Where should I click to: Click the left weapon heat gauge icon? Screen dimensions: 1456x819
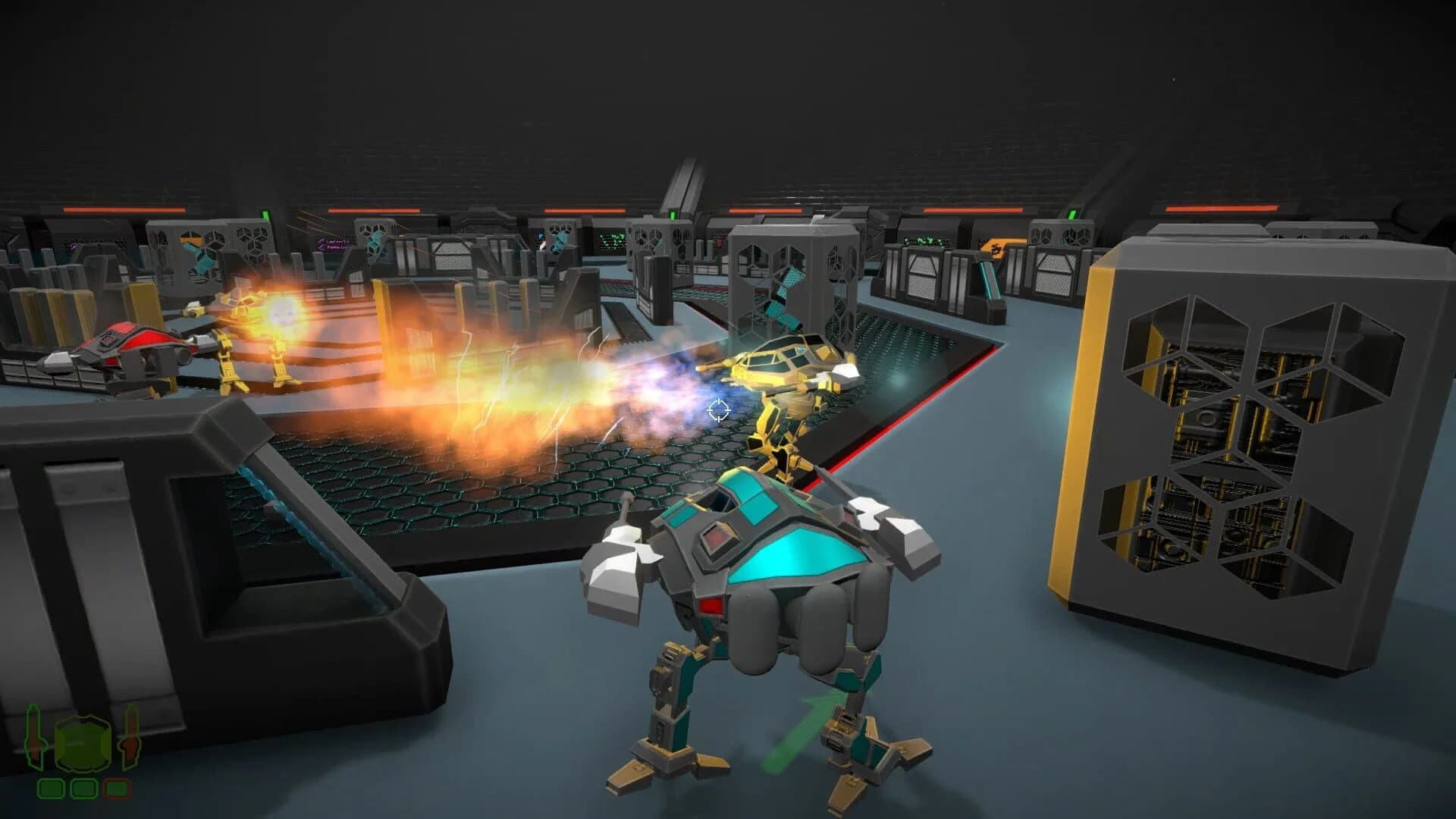(33, 736)
